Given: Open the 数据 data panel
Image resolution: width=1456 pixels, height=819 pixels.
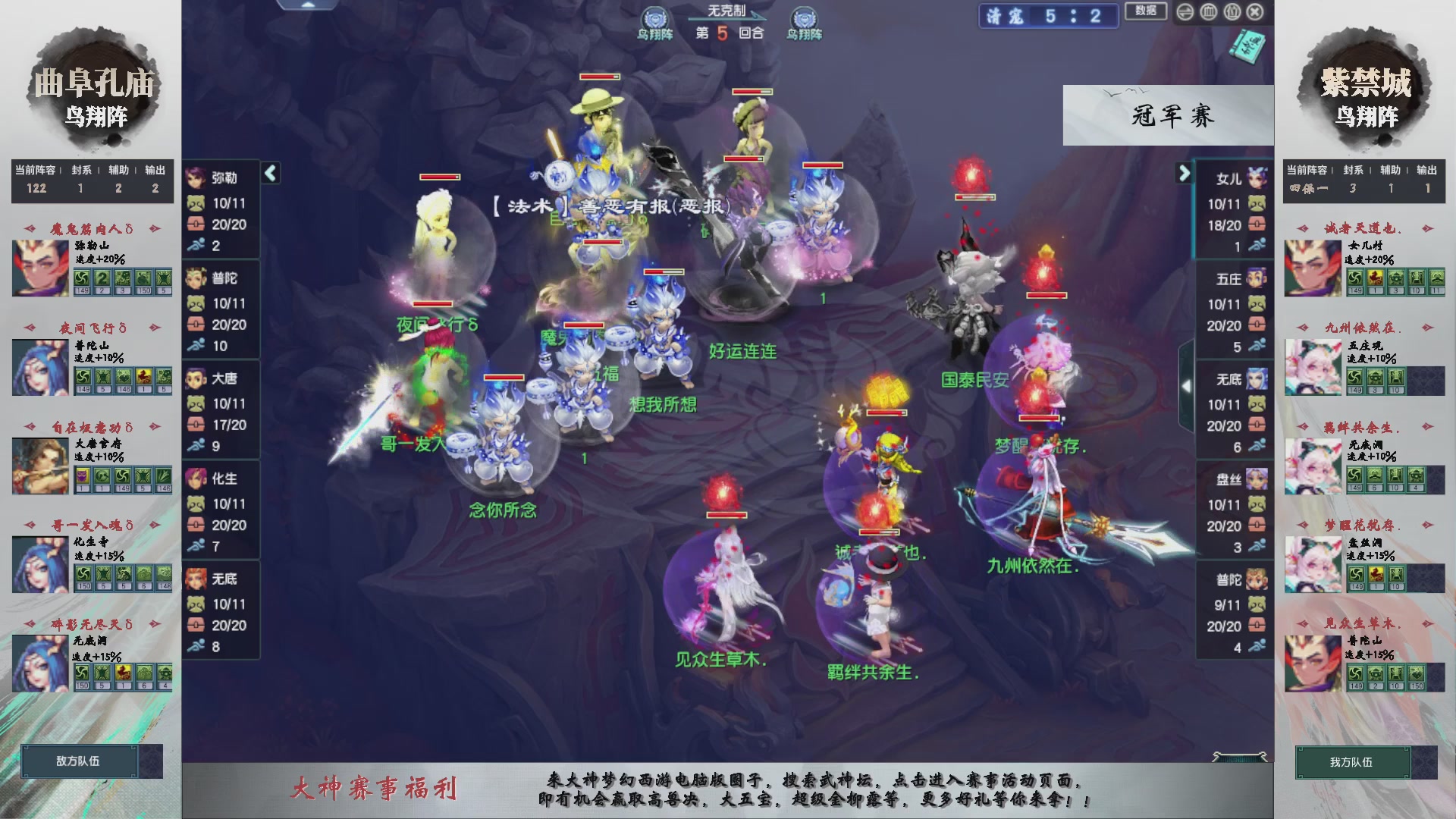Looking at the screenshot, I should 1146,13.
